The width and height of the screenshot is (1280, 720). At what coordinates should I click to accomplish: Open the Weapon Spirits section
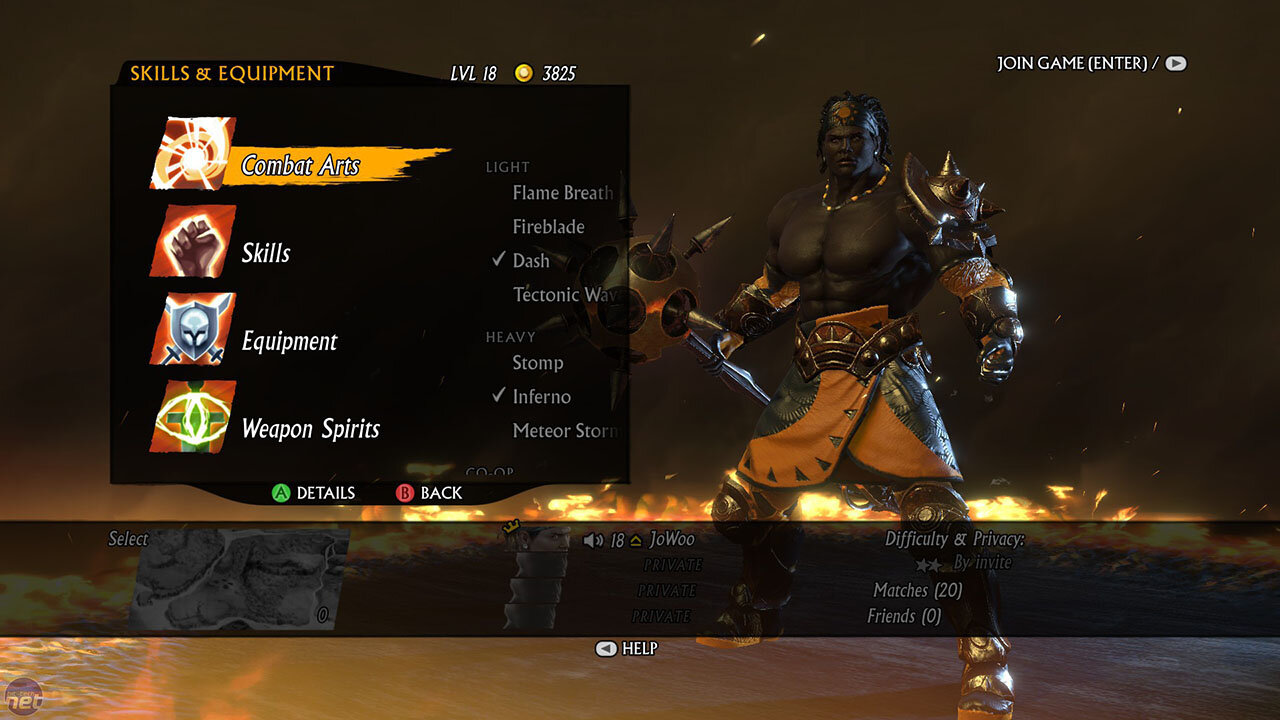point(311,429)
